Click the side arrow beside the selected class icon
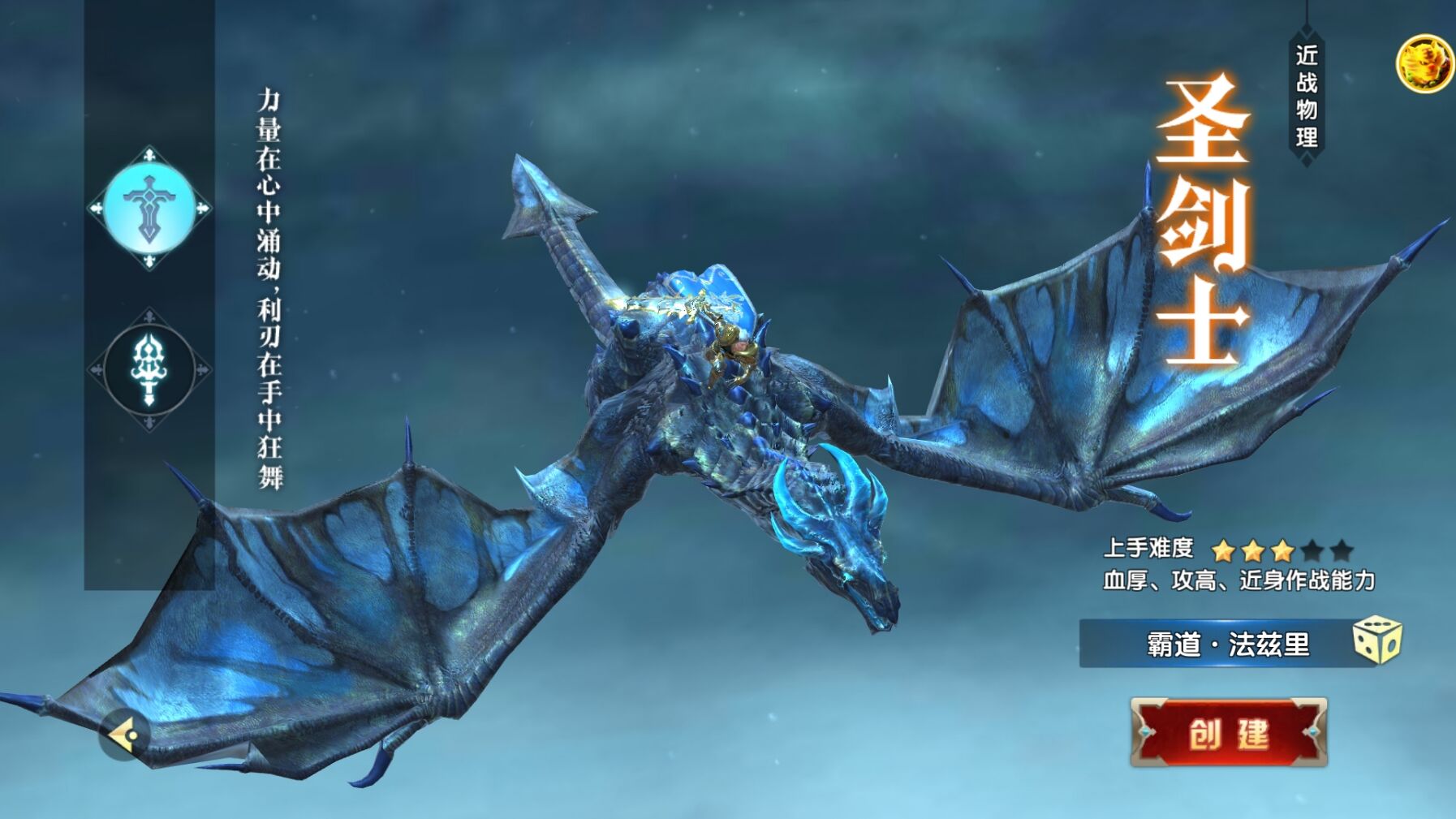Viewport: 1456px width, 819px height. pos(201,208)
